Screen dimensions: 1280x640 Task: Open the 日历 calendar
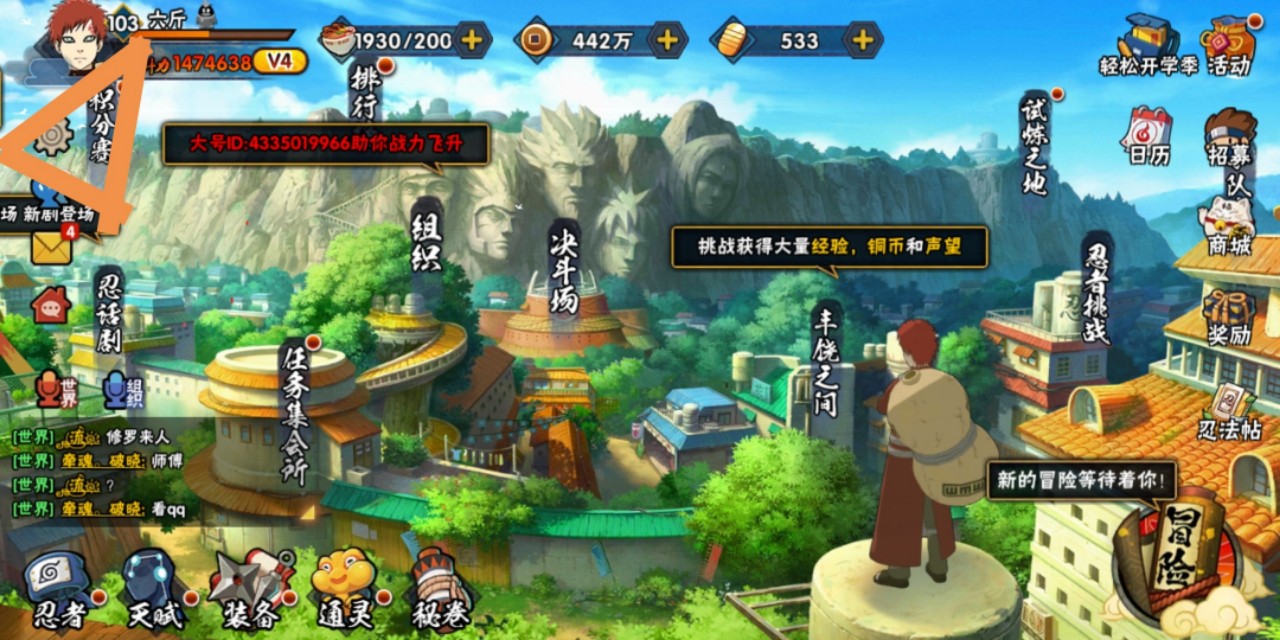(x=1148, y=135)
